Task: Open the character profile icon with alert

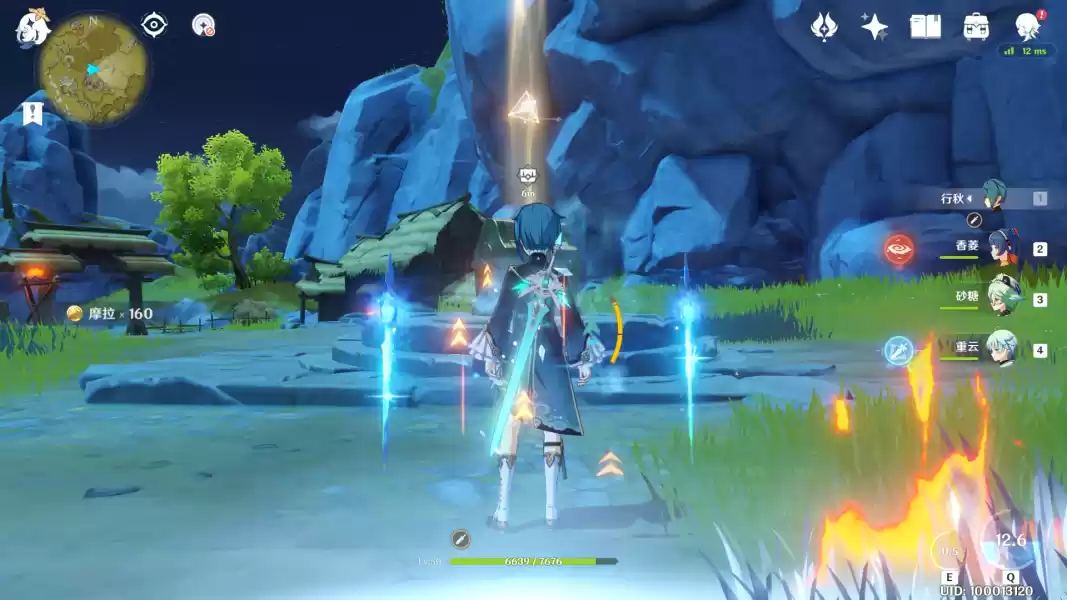Action: [x=1027, y=26]
